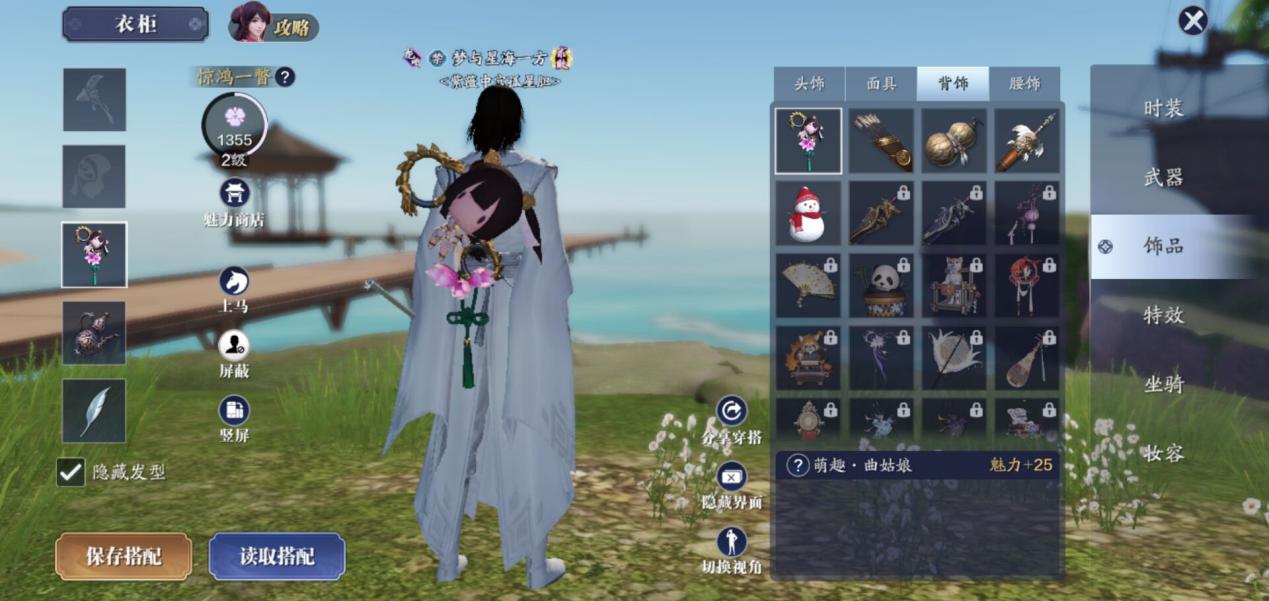Open the 坐骑 category
The width and height of the screenshot is (1269, 601).
coord(1164,384)
